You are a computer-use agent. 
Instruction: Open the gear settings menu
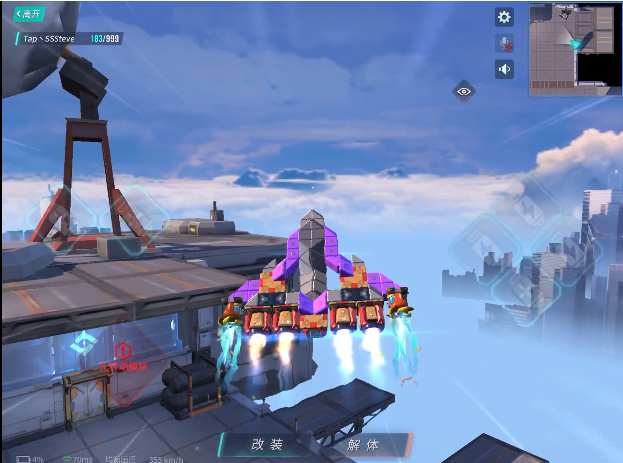point(505,17)
